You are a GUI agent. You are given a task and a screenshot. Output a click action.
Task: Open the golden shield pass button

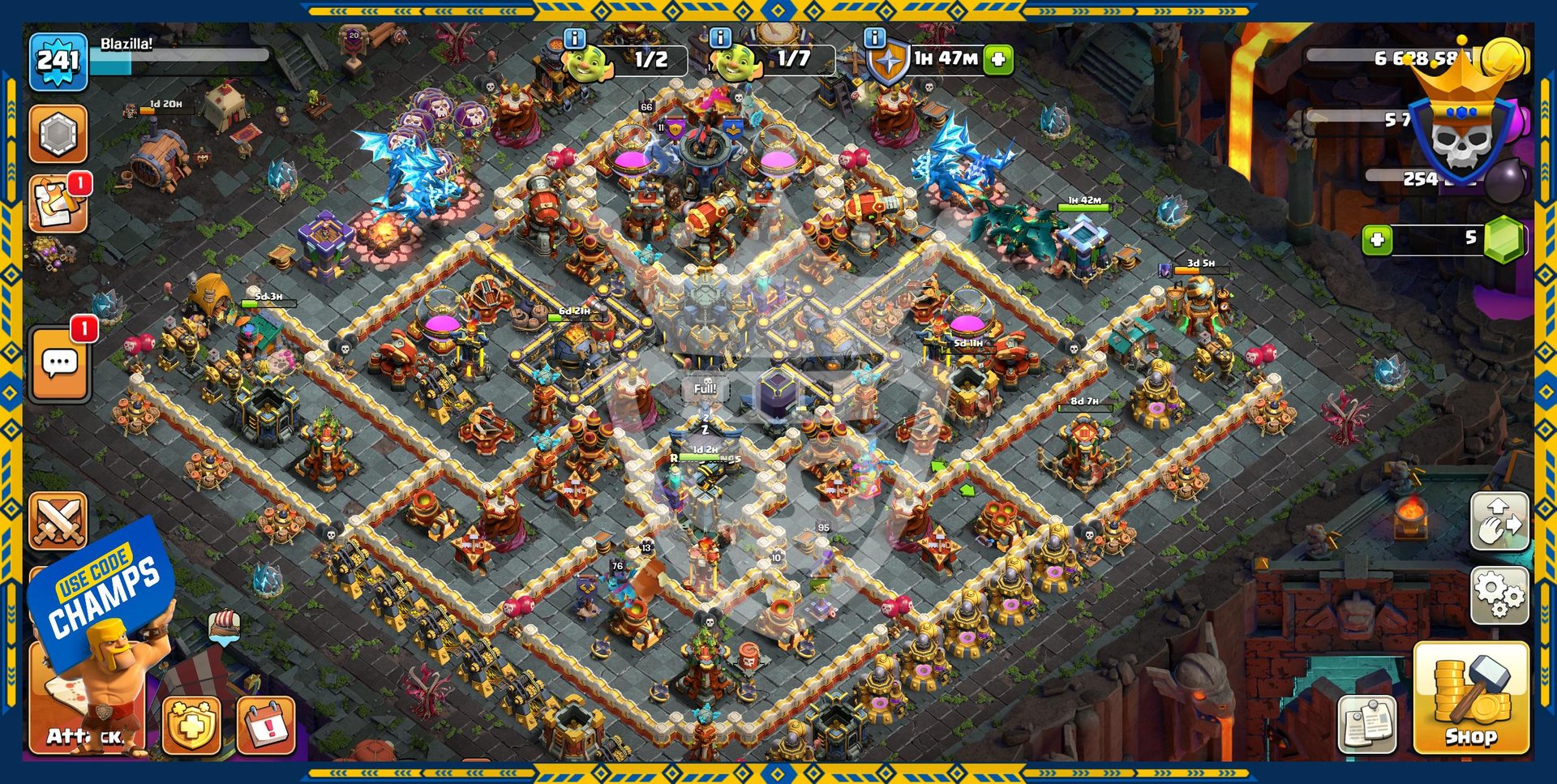click(191, 724)
